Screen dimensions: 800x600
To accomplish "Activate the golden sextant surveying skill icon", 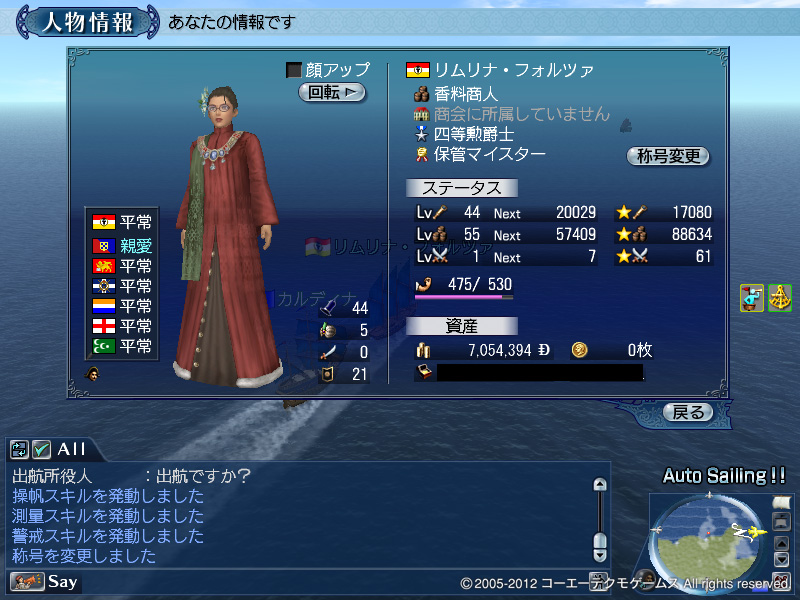I will pos(779,298).
